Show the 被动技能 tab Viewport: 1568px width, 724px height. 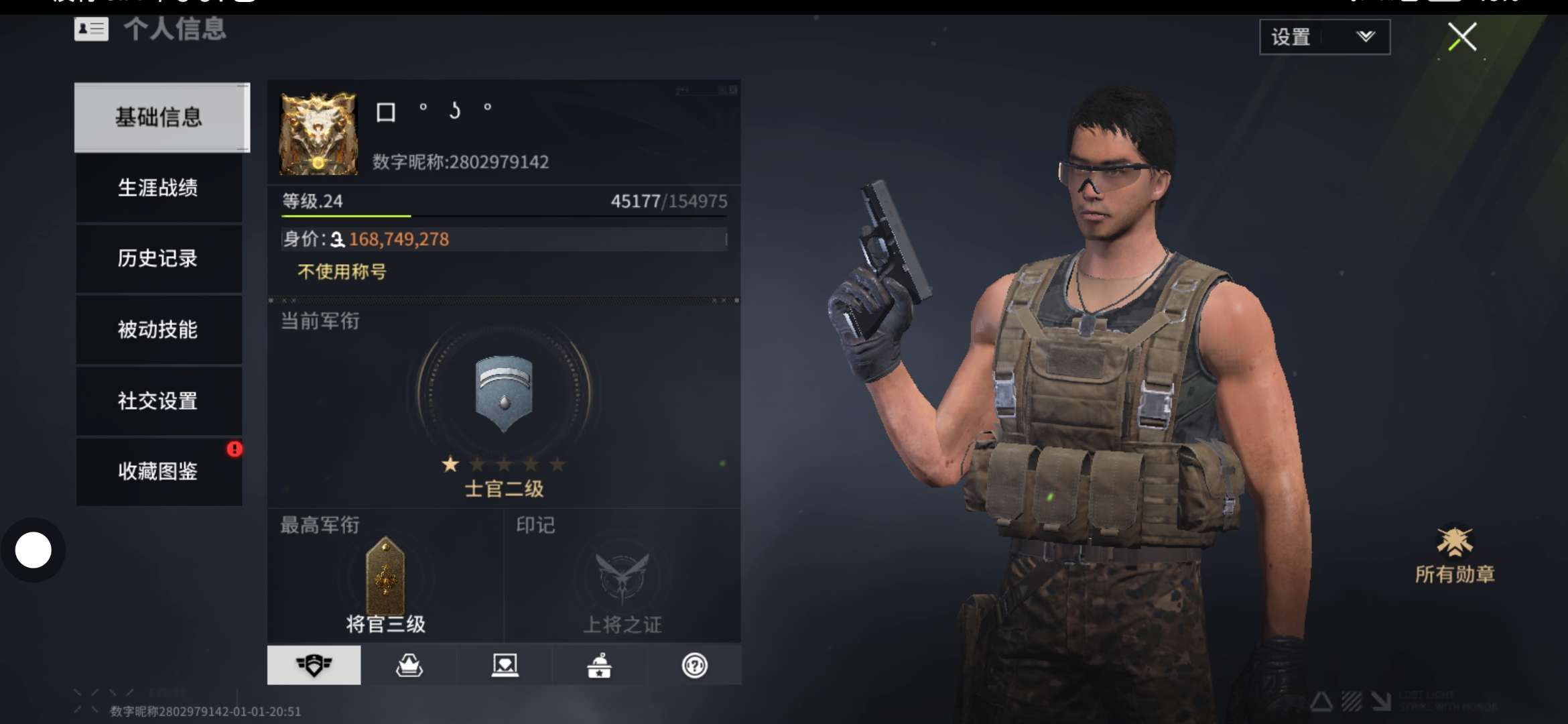(158, 329)
